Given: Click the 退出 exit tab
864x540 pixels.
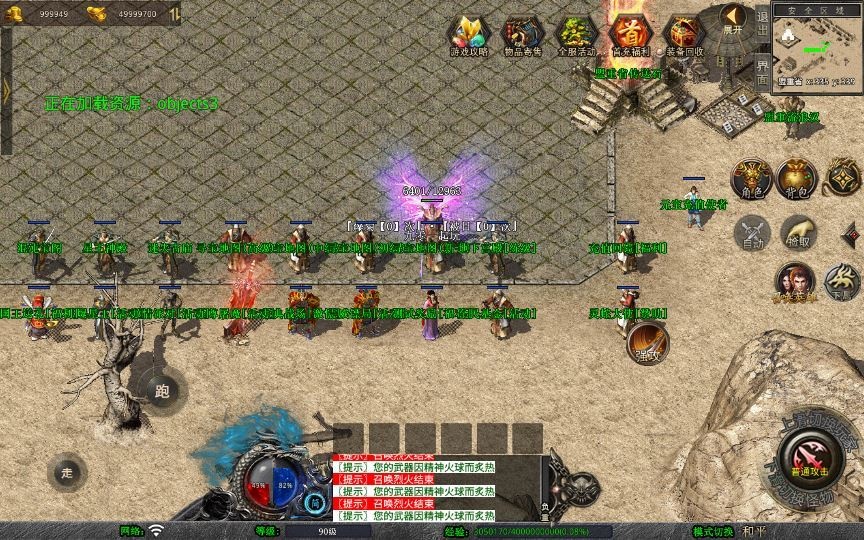Looking at the screenshot, I should (x=763, y=26).
